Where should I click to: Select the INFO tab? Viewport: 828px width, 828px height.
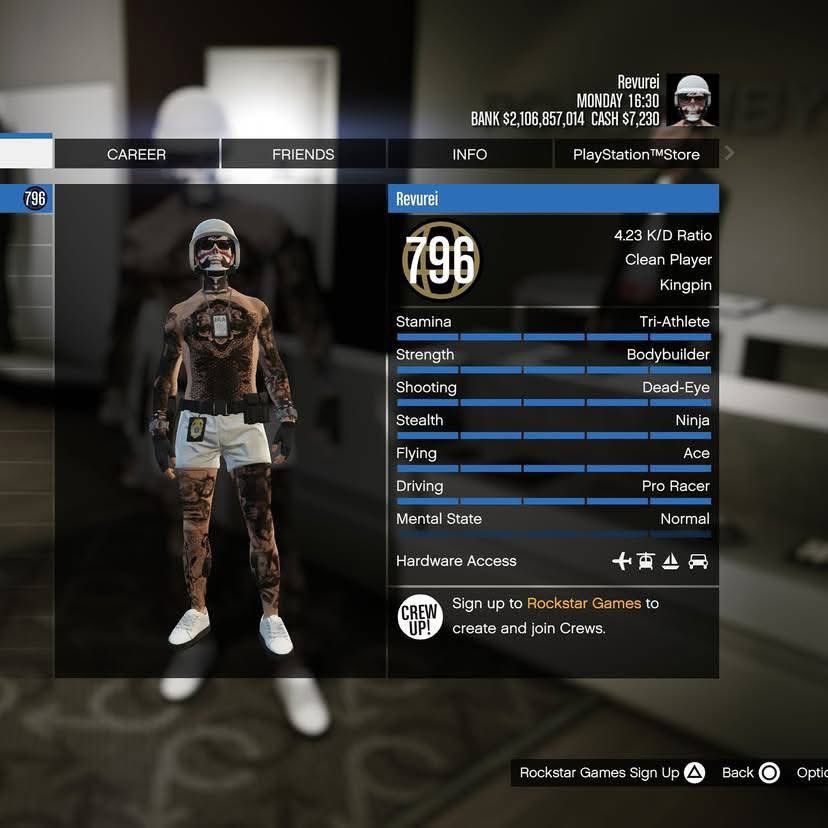(x=469, y=154)
